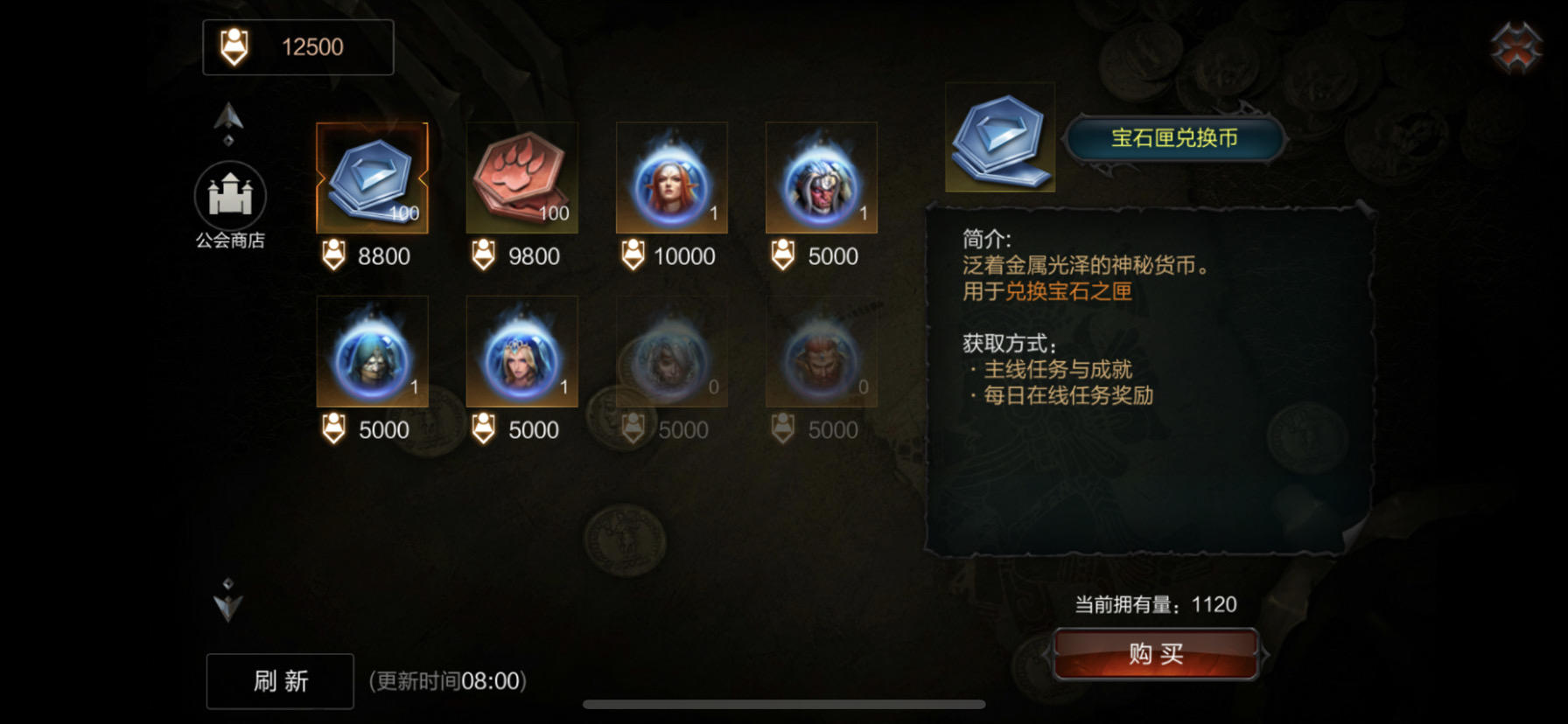Select the hooded elder portrait in second row
Viewport: 1568px width, 724px height.
371,351
